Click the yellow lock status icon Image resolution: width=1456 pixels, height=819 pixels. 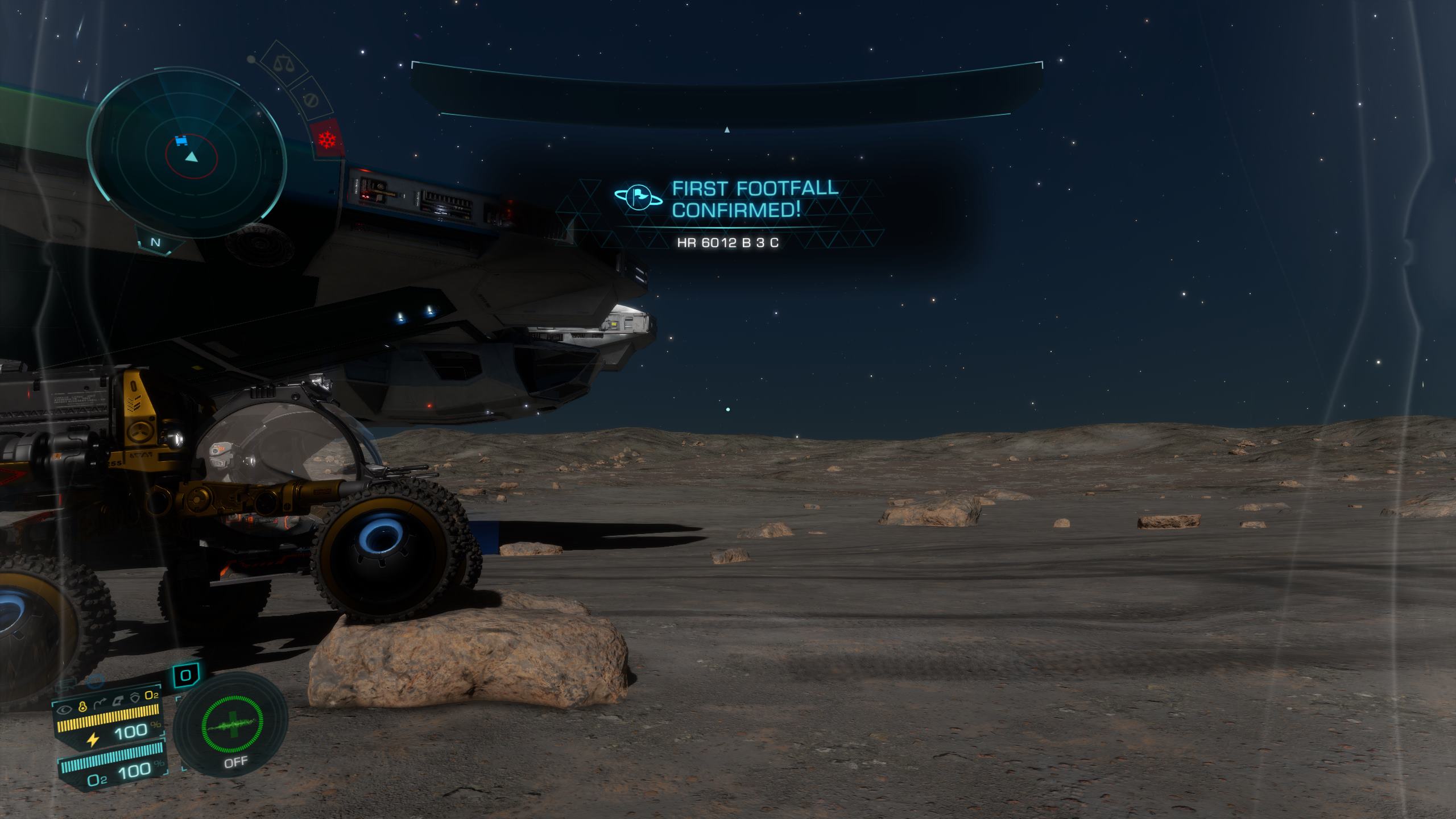pos(82,708)
